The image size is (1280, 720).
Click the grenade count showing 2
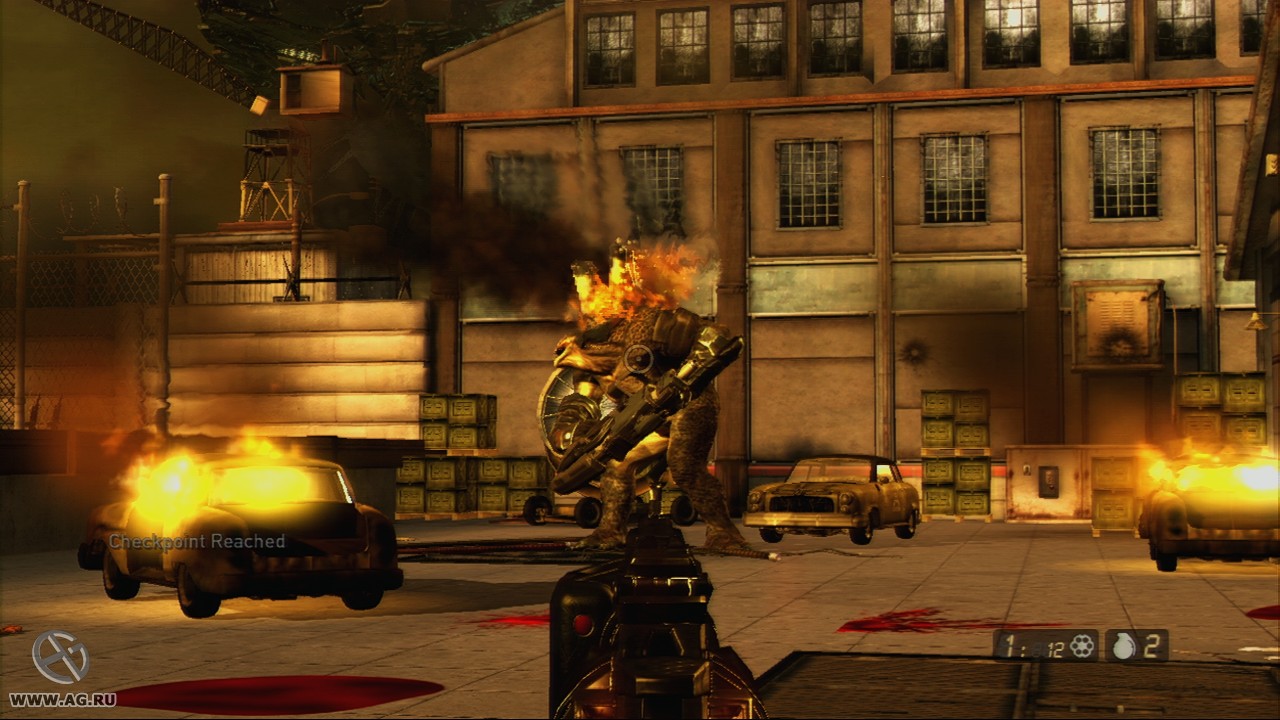point(1153,645)
